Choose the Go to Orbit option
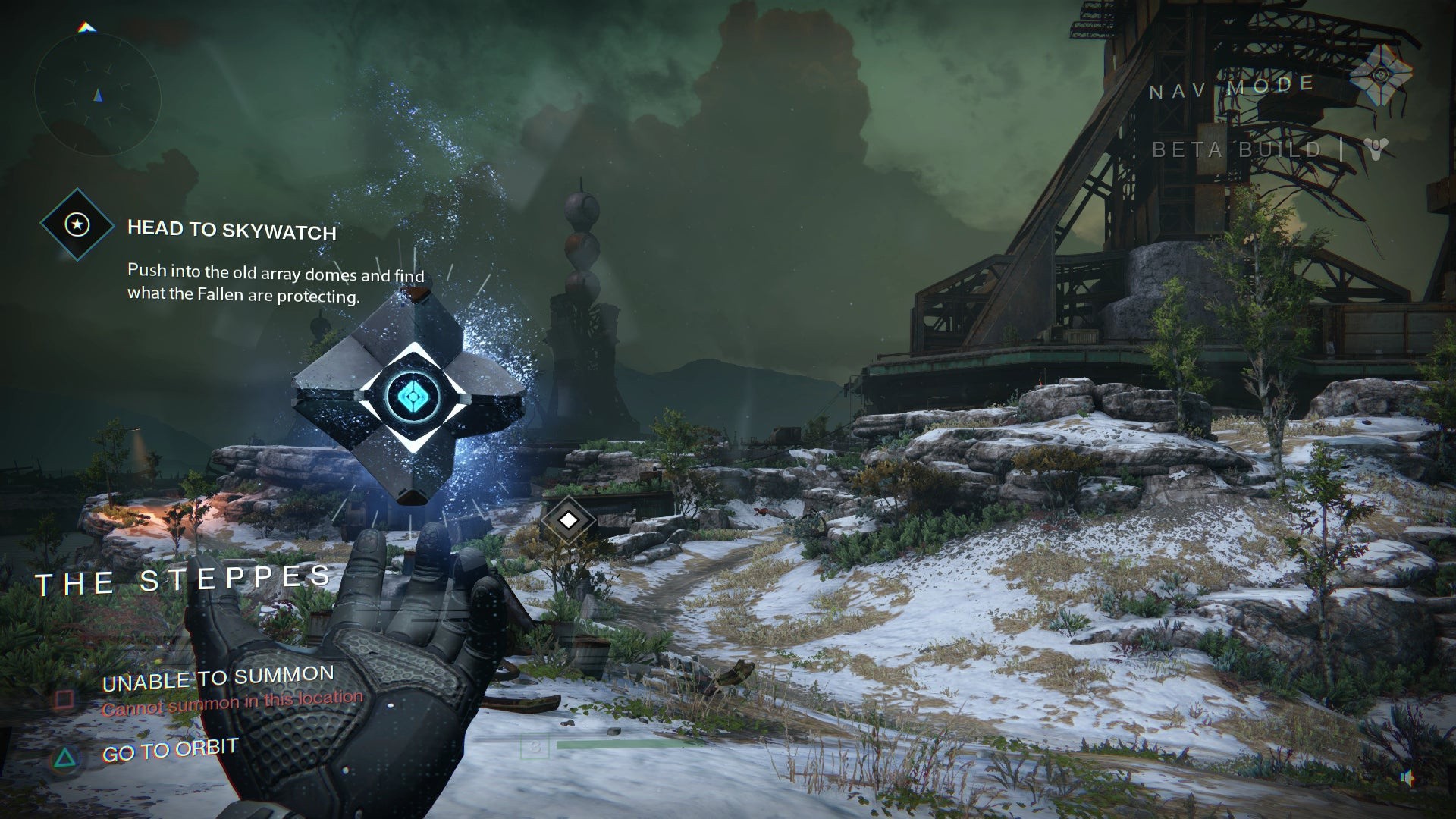 170,751
